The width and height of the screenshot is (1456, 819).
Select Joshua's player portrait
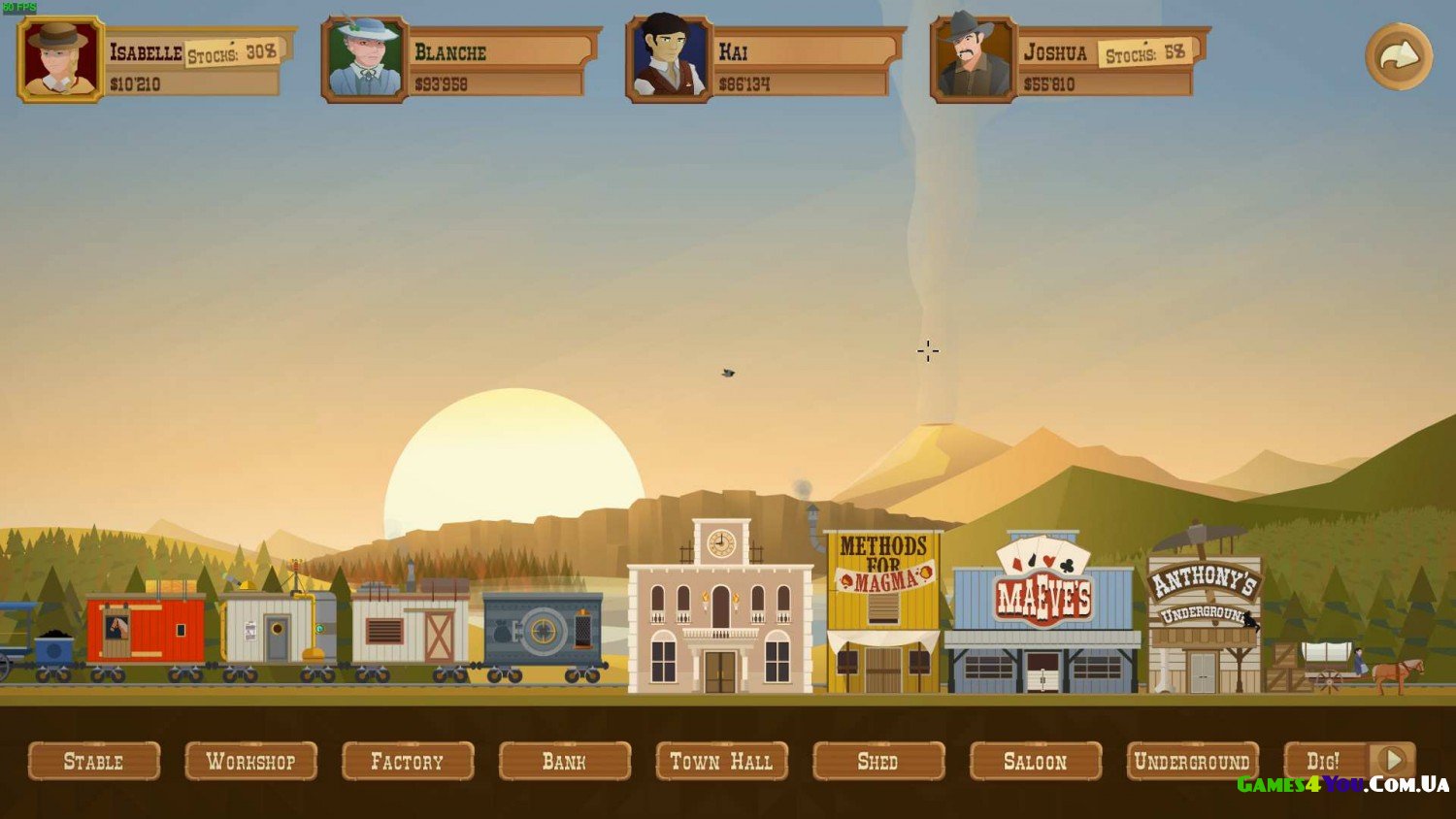[973, 59]
